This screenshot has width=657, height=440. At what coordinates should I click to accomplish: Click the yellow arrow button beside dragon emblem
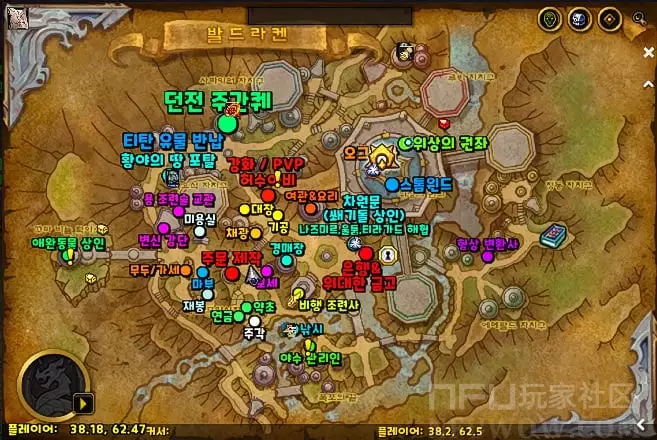83,403
